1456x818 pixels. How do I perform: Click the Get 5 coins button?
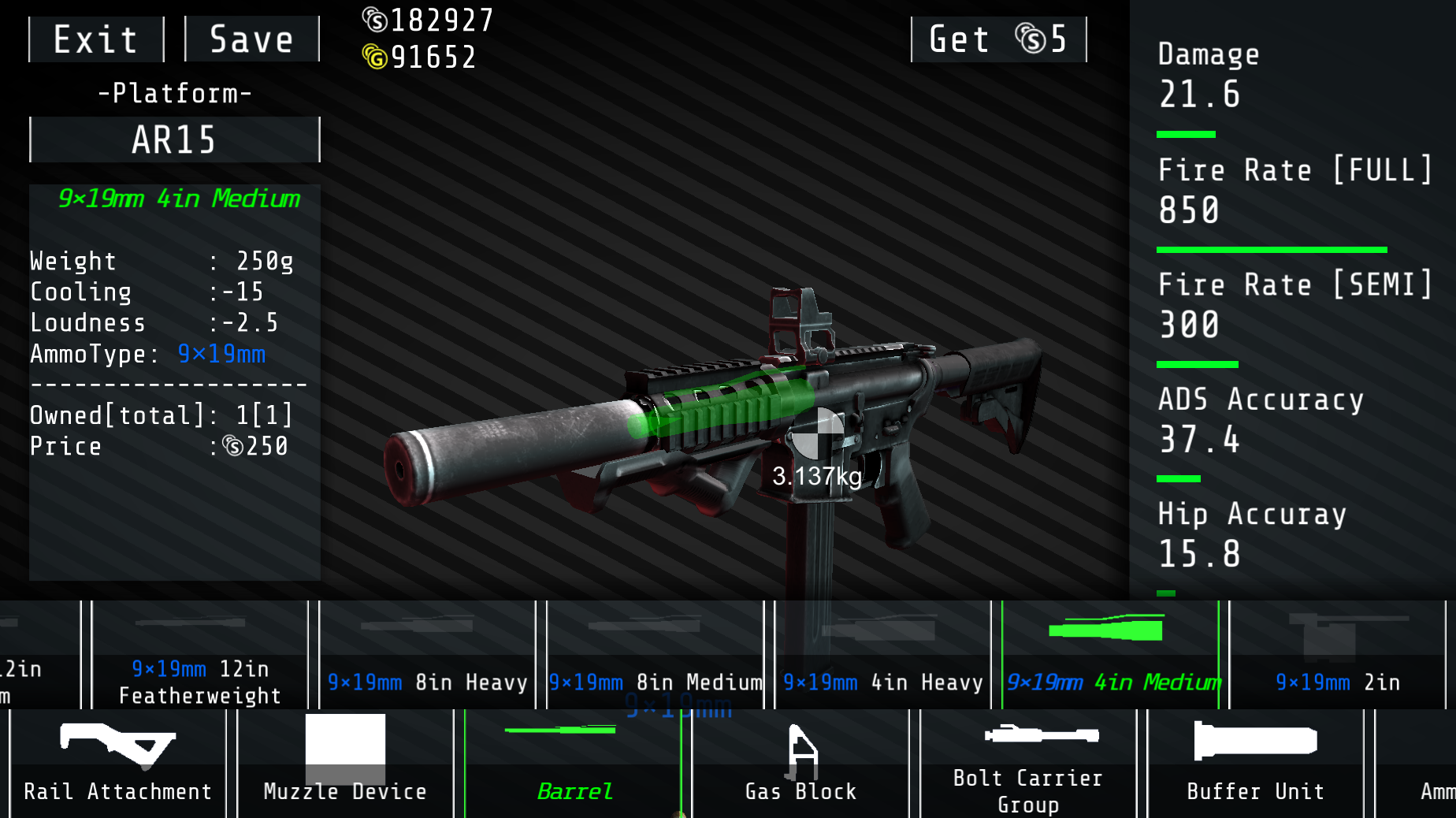click(x=997, y=39)
